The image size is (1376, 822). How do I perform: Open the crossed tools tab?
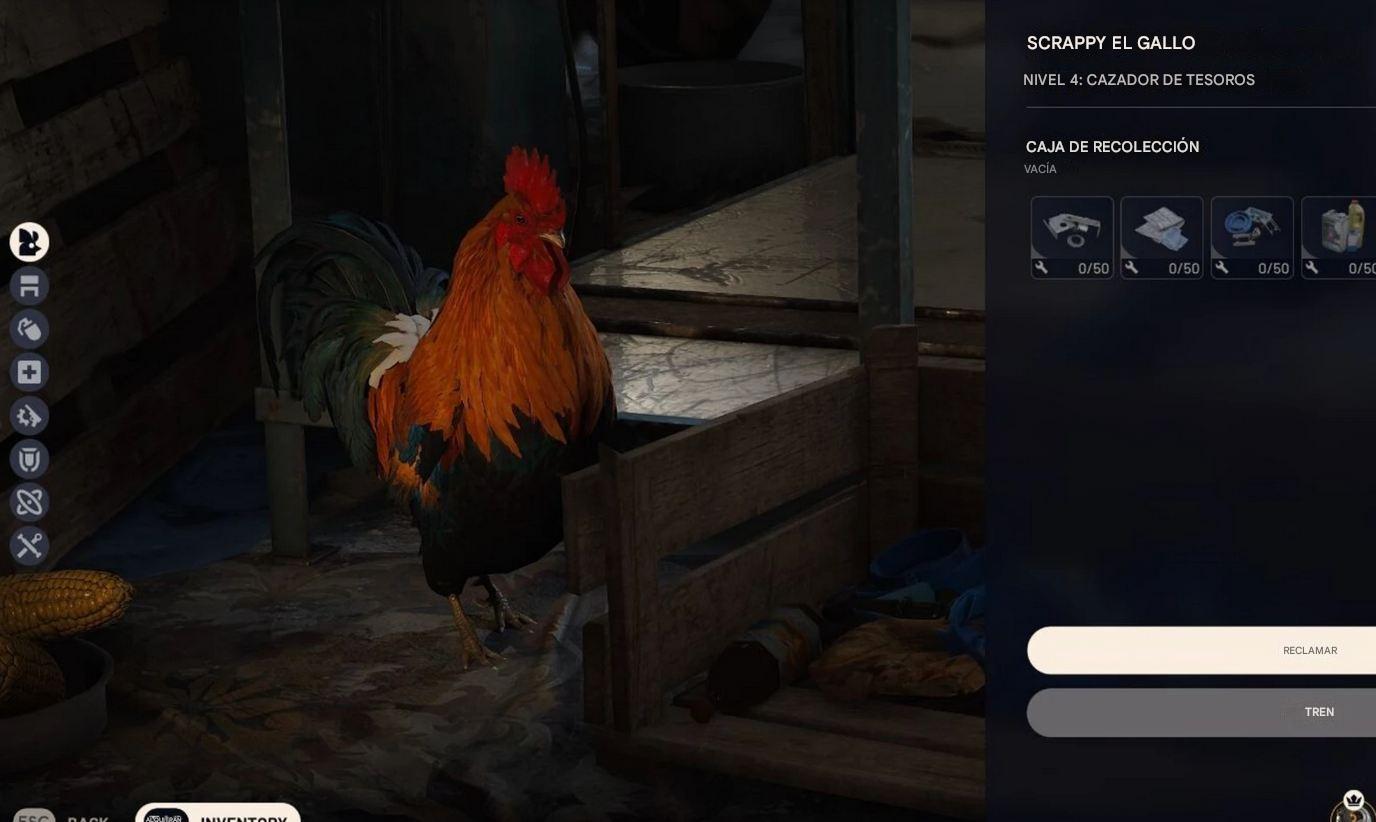29,545
